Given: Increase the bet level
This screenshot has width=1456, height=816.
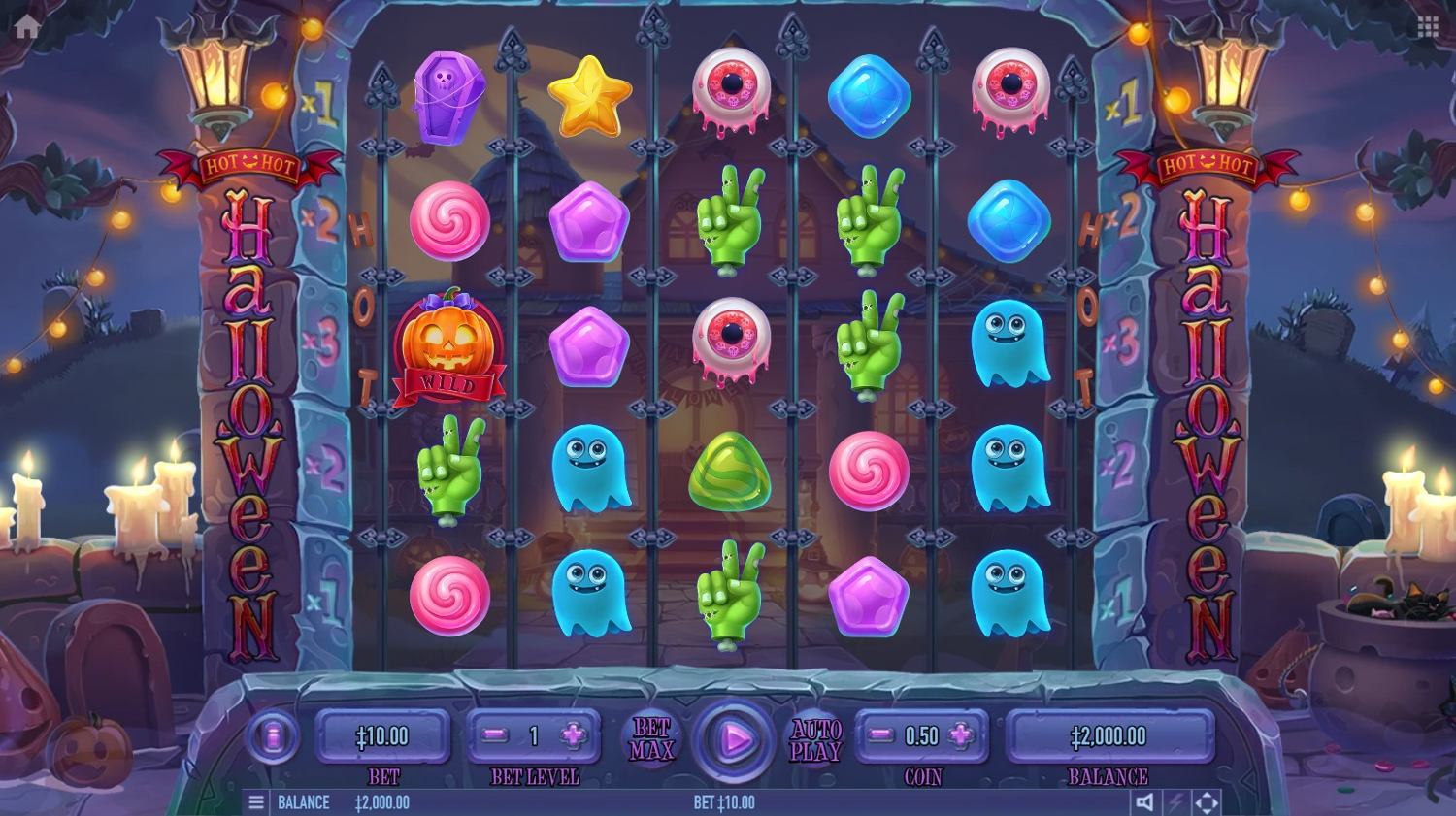Looking at the screenshot, I should (x=574, y=736).
